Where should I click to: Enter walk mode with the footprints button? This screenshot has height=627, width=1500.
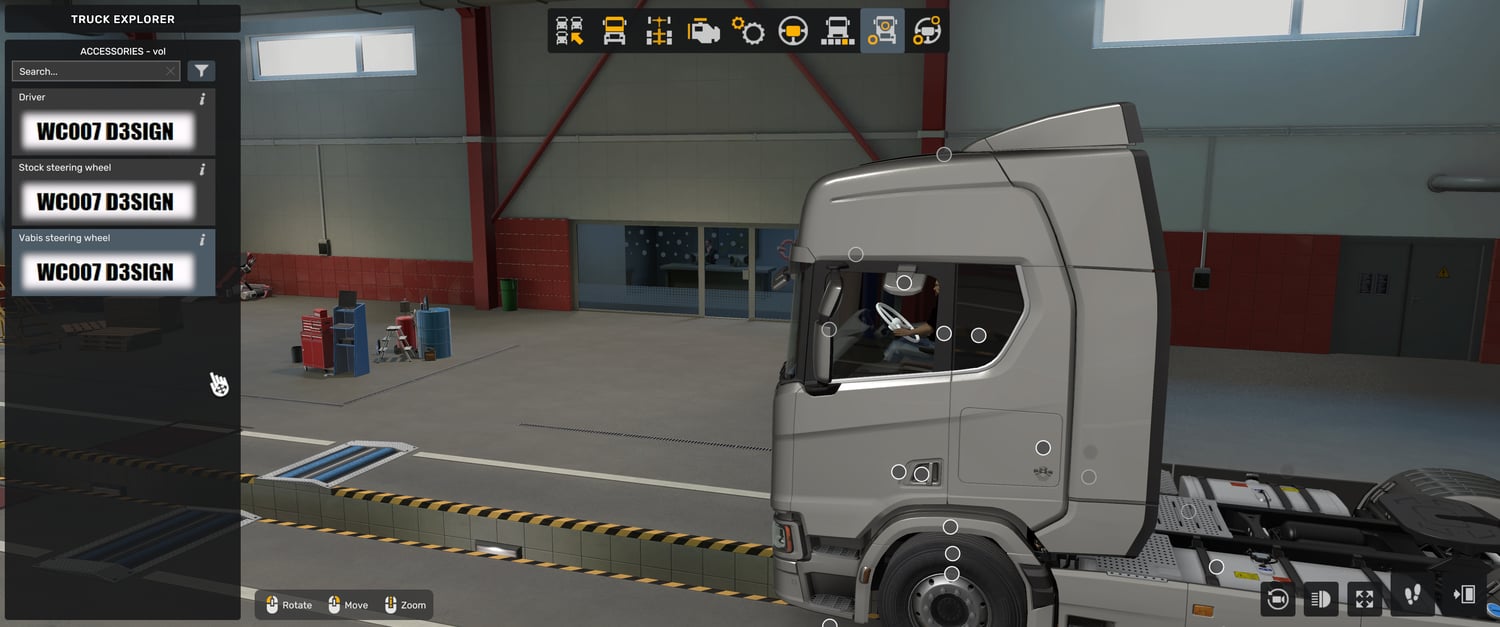tap(1412, 596)
